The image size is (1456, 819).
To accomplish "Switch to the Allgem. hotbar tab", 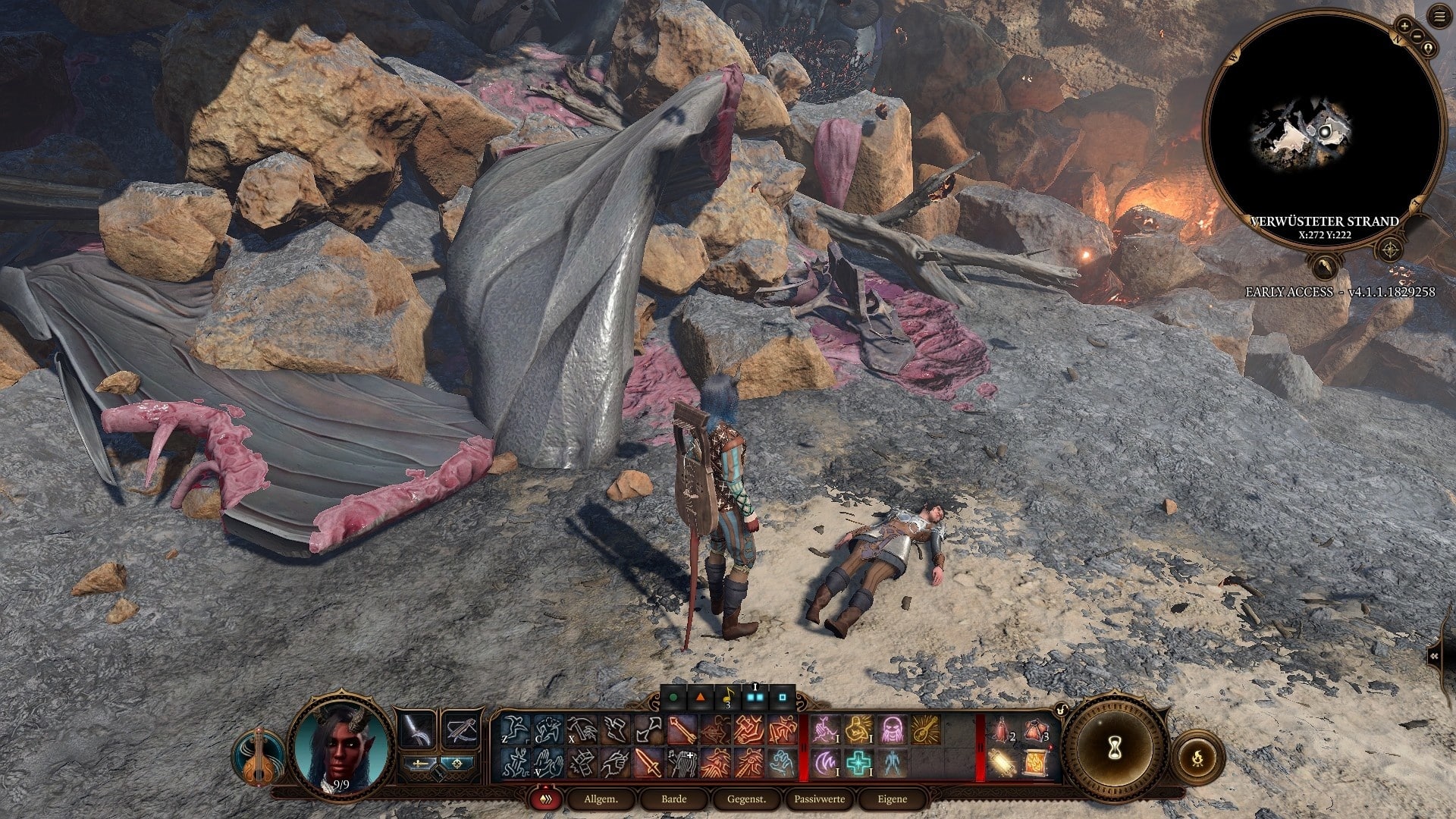I will point(601,799).
